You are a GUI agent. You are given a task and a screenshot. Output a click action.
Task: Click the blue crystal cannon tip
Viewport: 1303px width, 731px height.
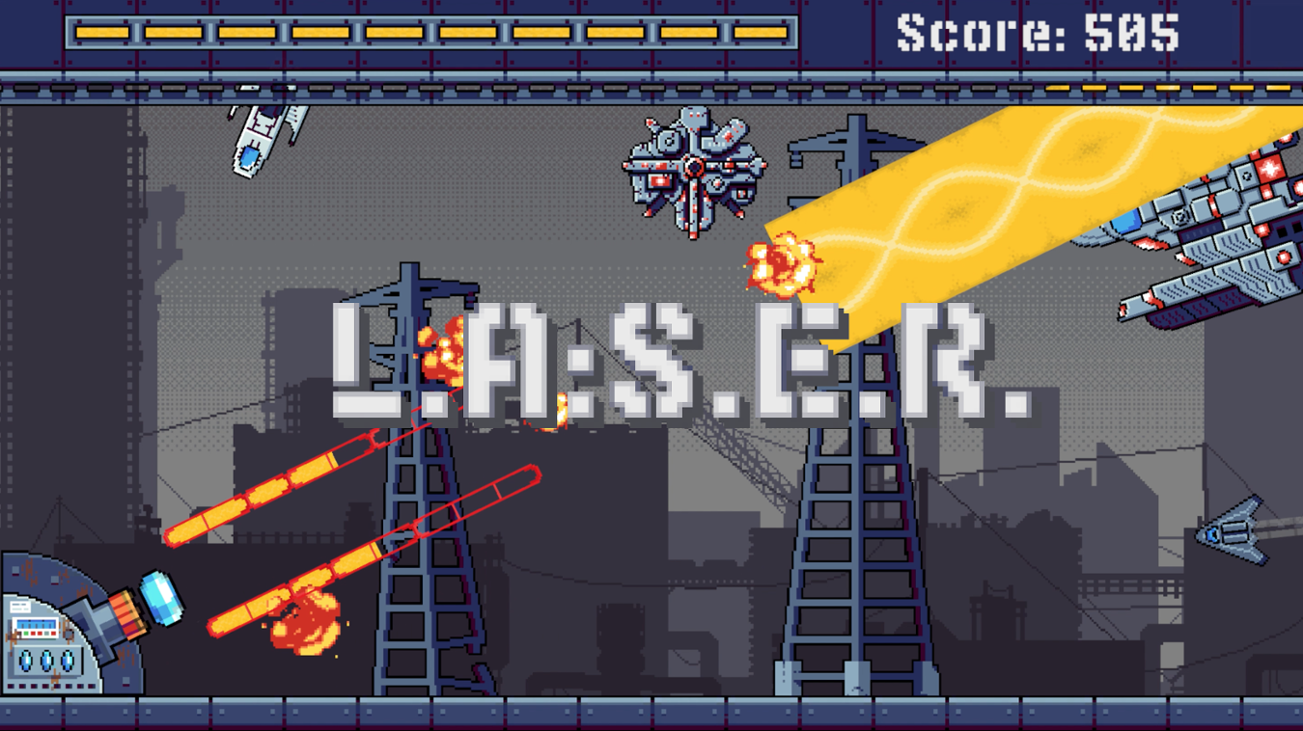pos(162,600)
